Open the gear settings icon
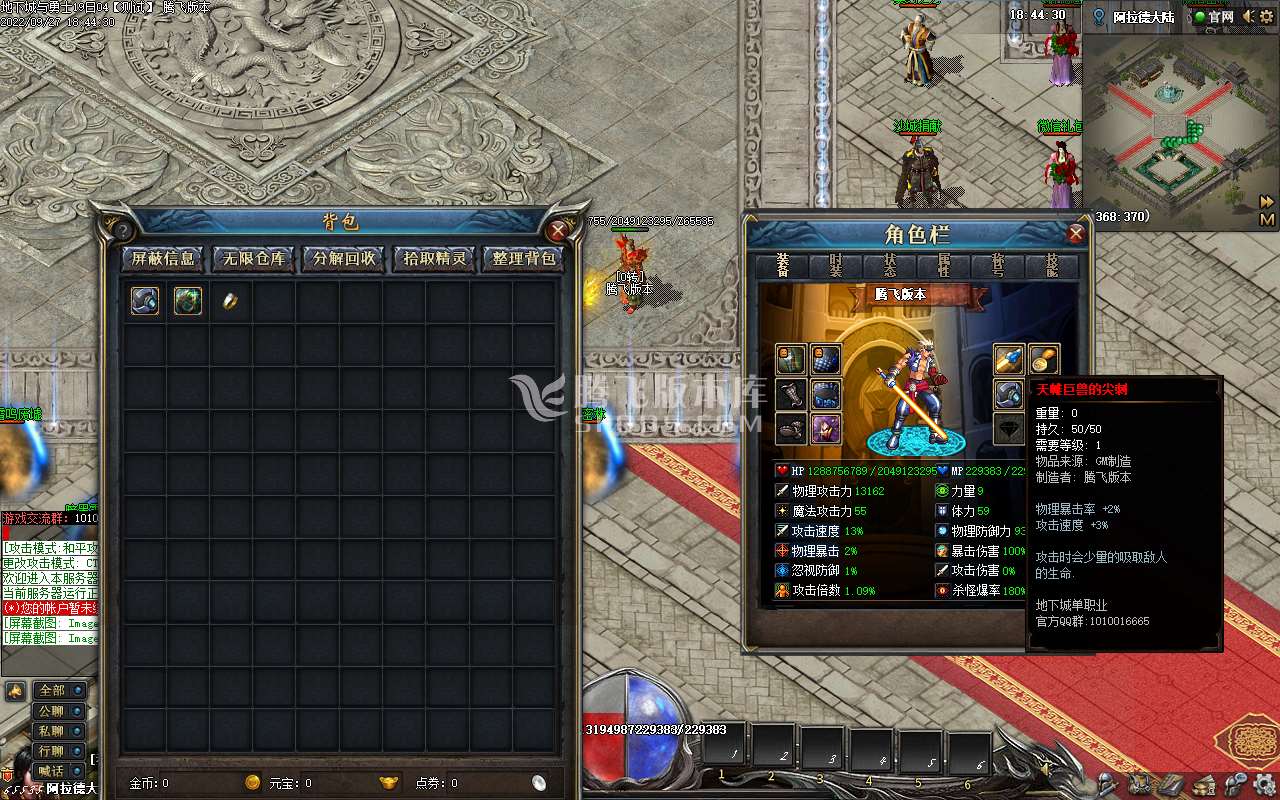 [1264, 783]
